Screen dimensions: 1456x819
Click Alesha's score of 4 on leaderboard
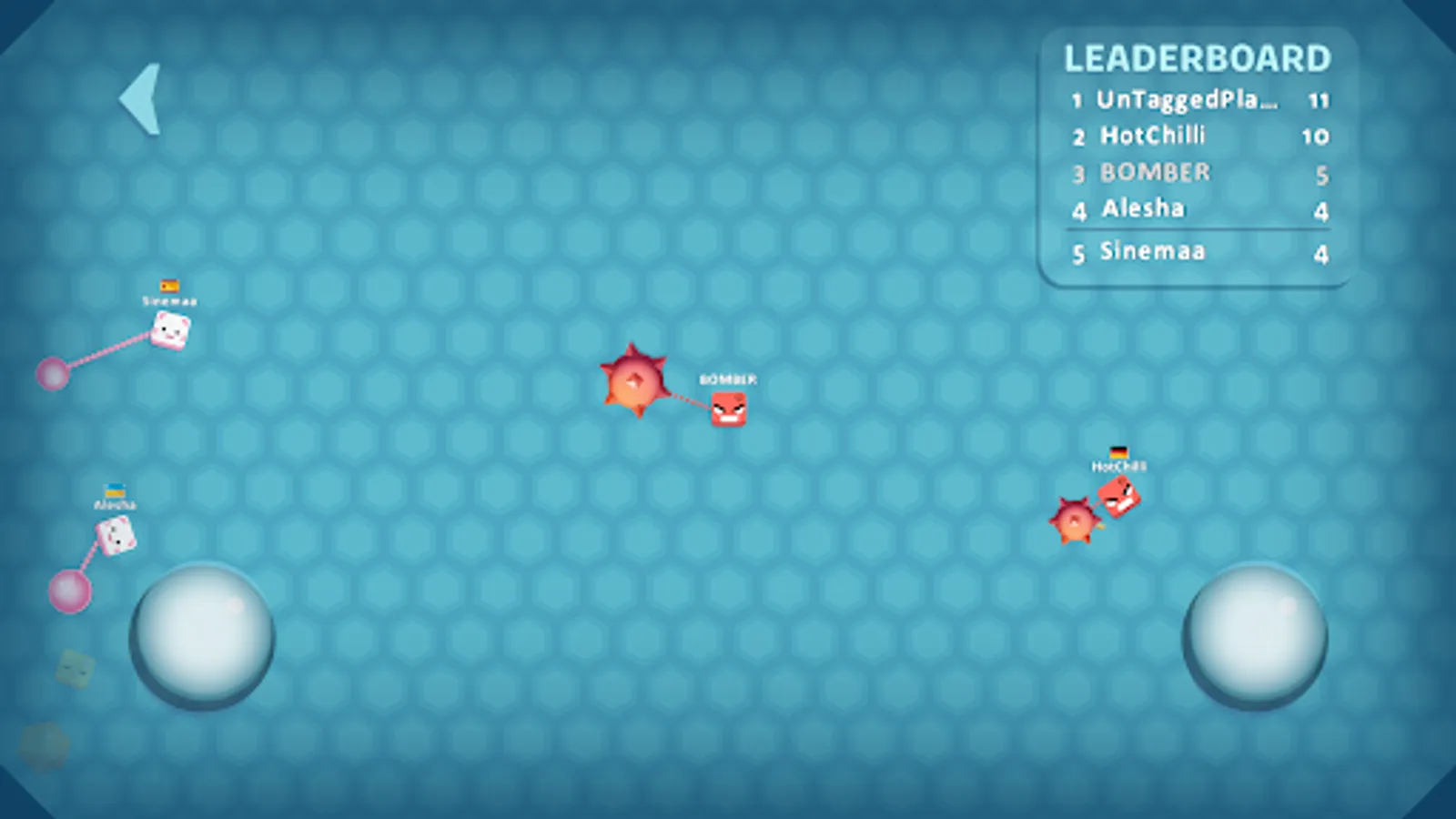coord(1321,209)
